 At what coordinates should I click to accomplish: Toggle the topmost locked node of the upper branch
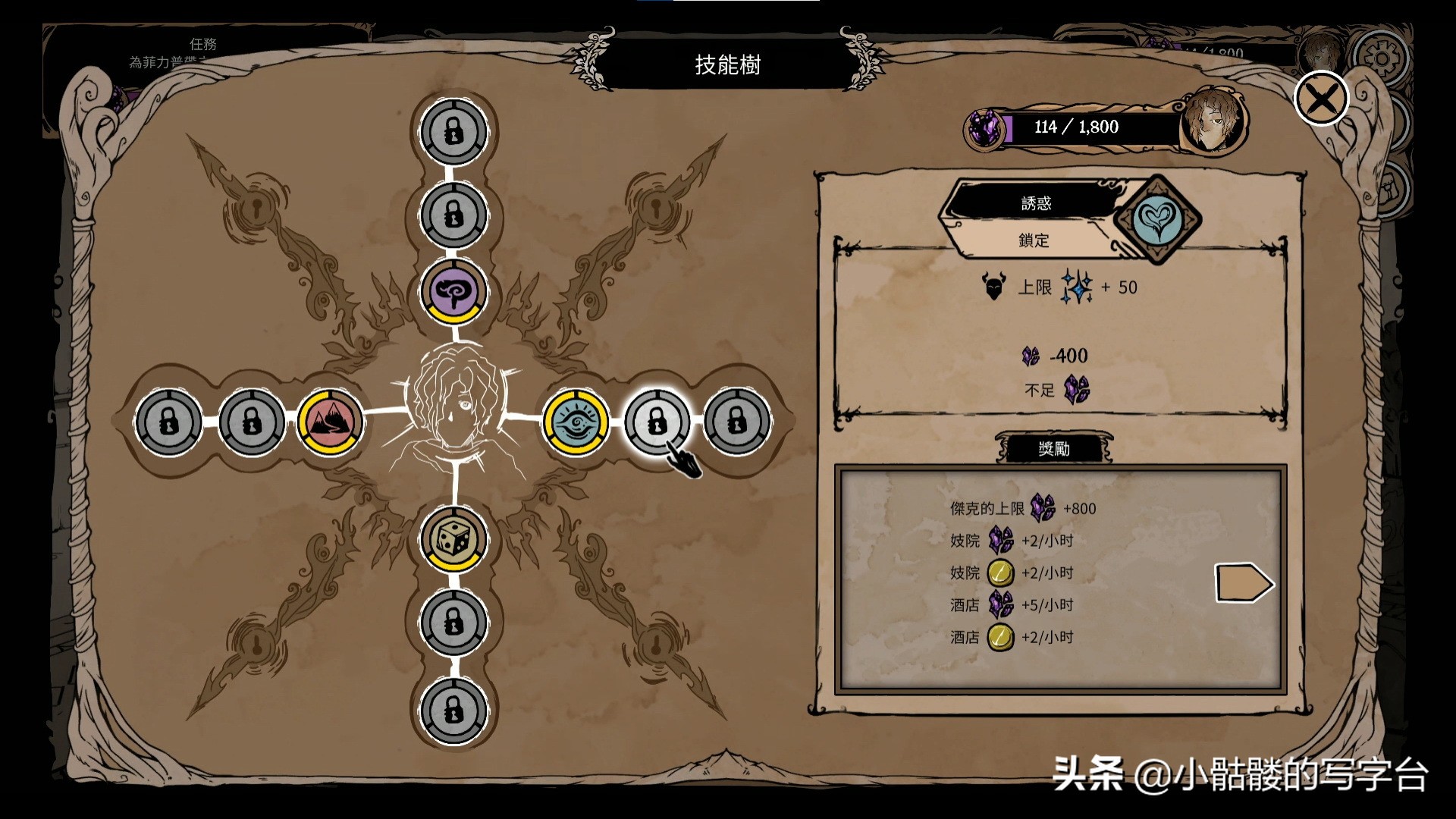(453, 129)
